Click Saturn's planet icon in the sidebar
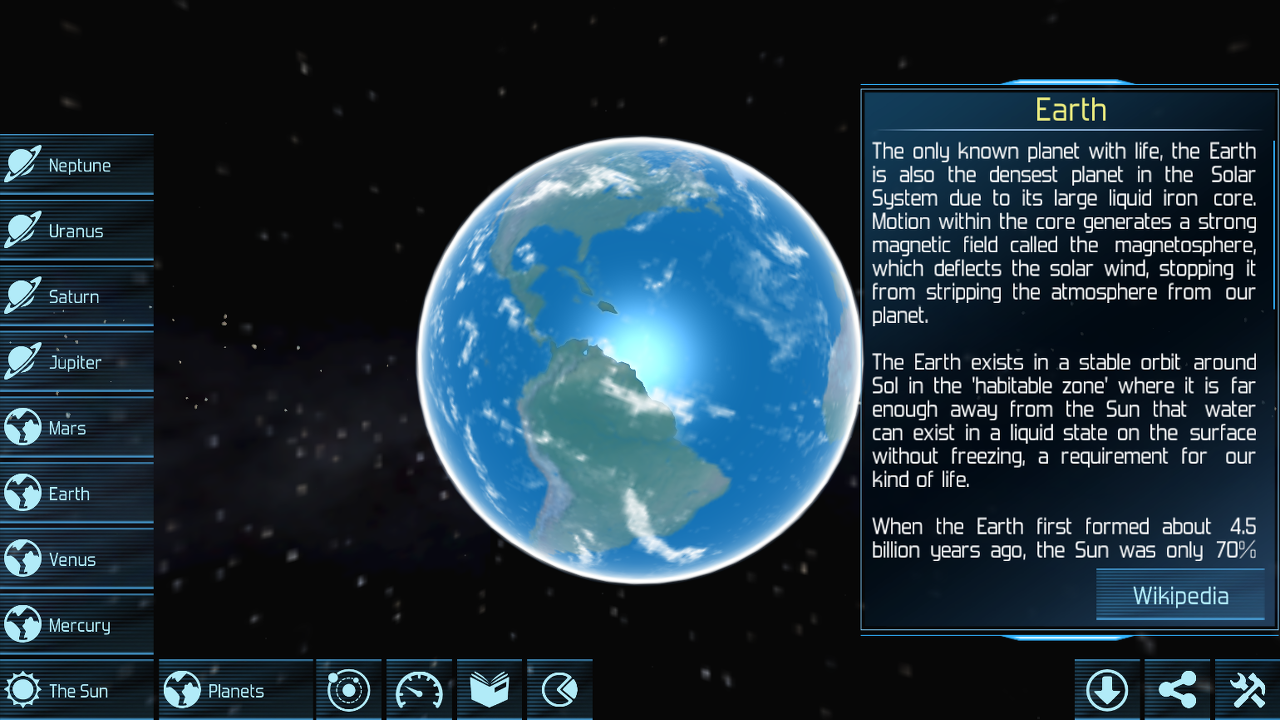This screenshot has height=720, width=1280. 20,296
